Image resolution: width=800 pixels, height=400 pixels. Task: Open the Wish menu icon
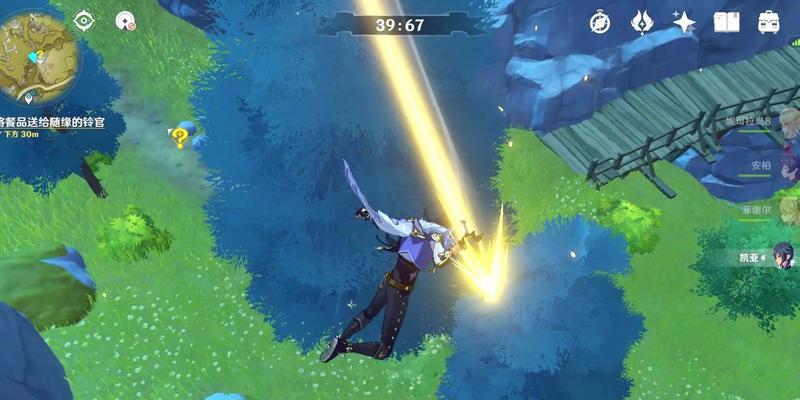pos(642,22)
